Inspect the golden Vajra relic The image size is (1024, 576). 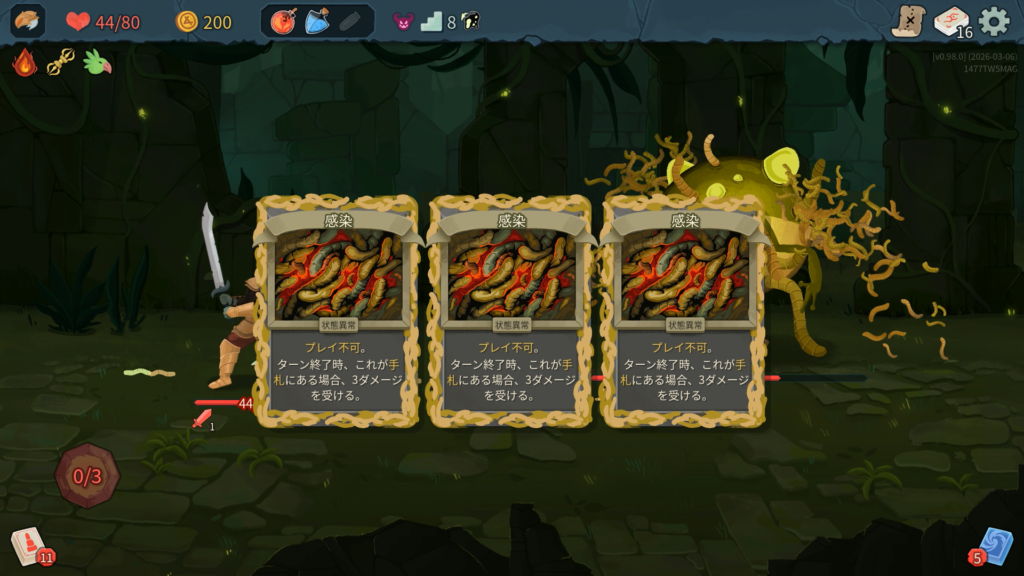pos(61,63)
